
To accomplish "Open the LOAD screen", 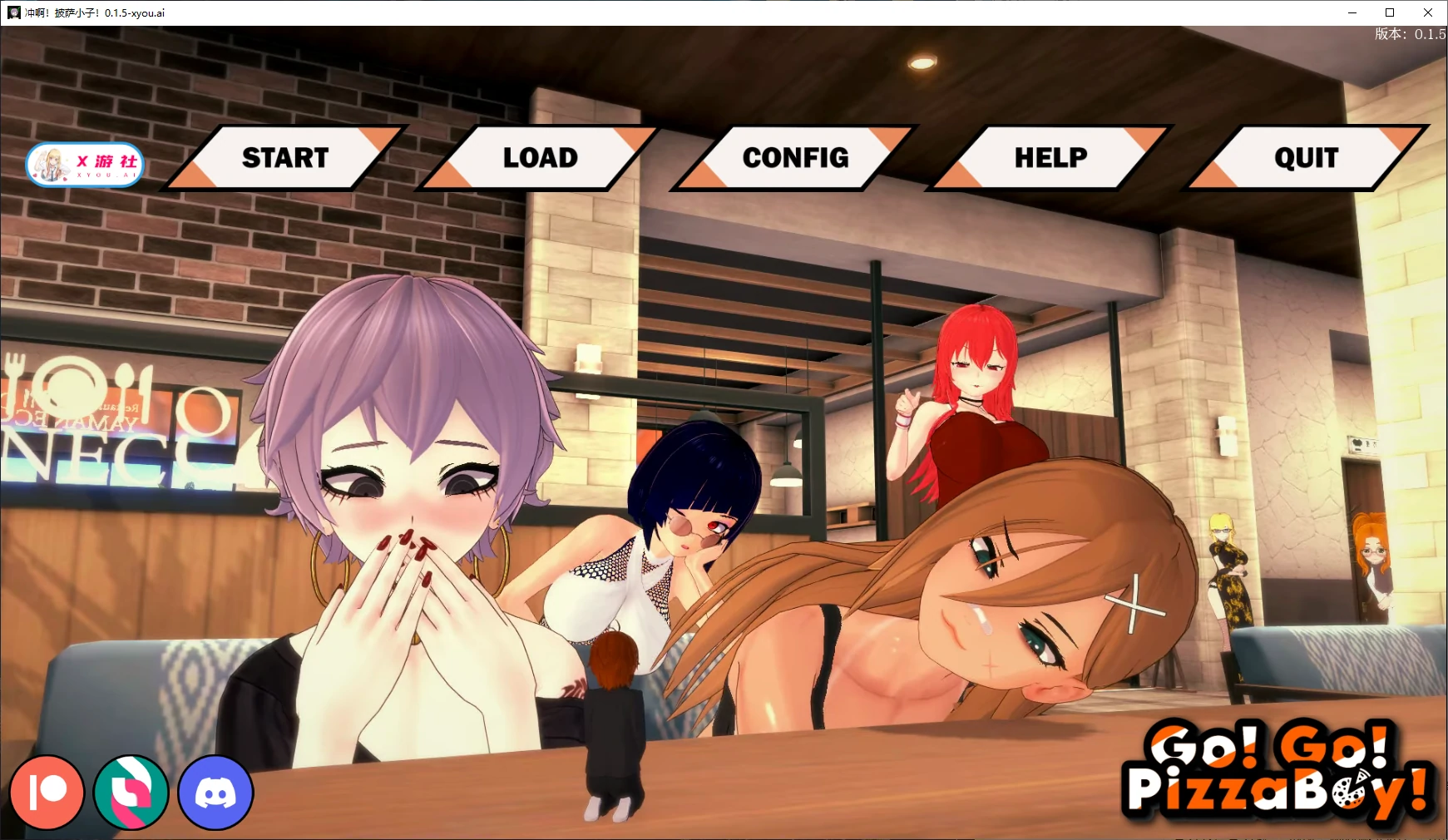I will tap(539, 157).
